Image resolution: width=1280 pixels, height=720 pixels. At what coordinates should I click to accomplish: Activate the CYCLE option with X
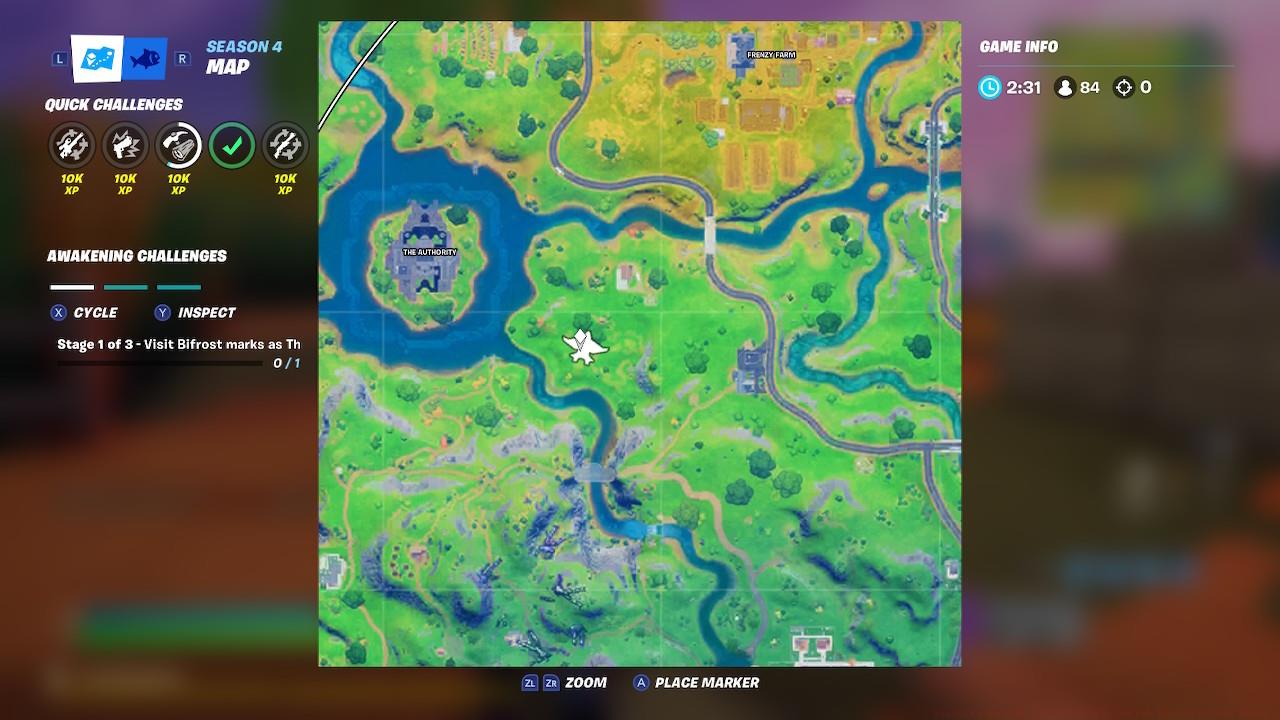98,312
